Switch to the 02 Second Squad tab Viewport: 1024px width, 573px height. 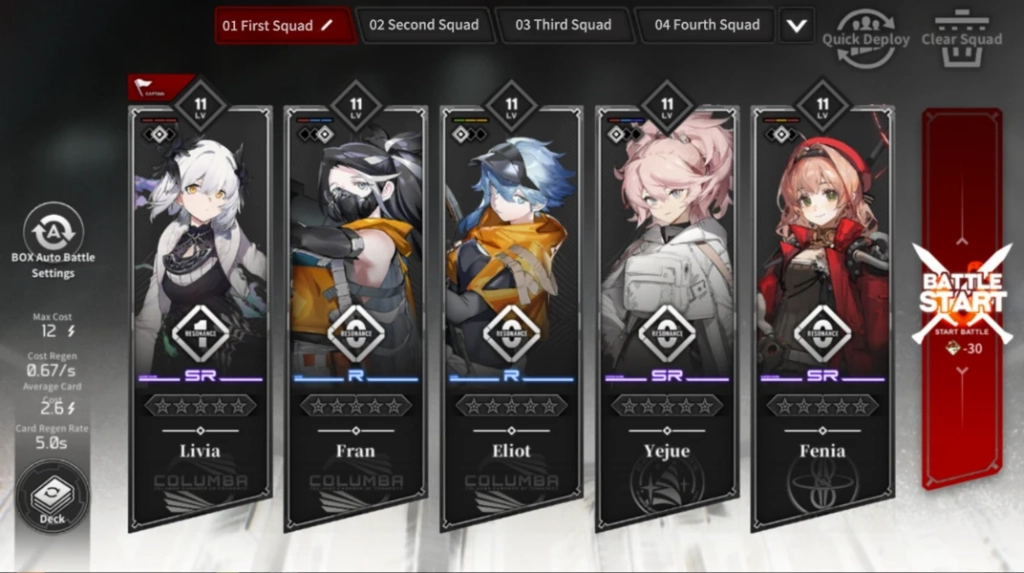(x=424, y=25)
